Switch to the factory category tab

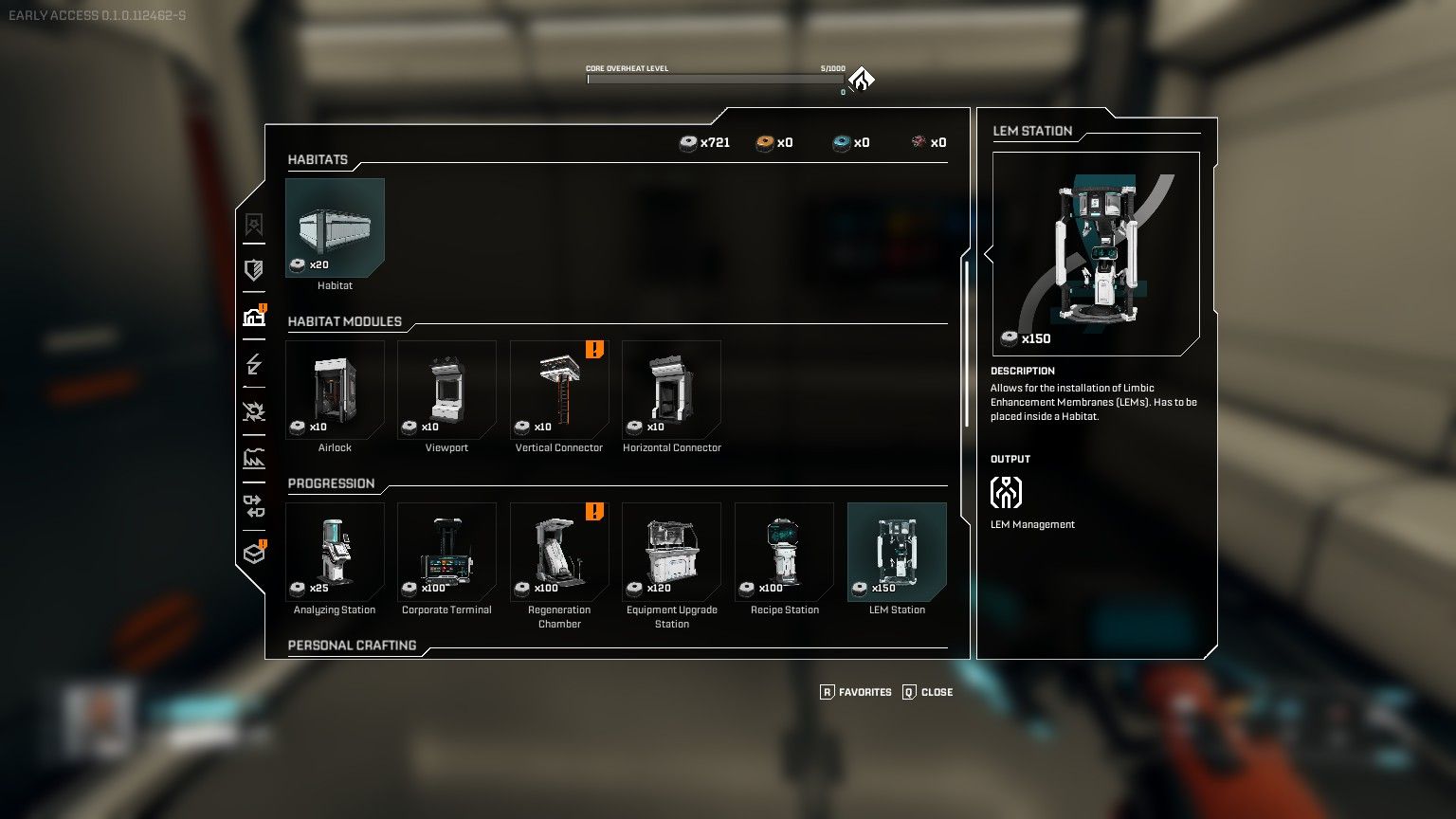tap(254, 459)
